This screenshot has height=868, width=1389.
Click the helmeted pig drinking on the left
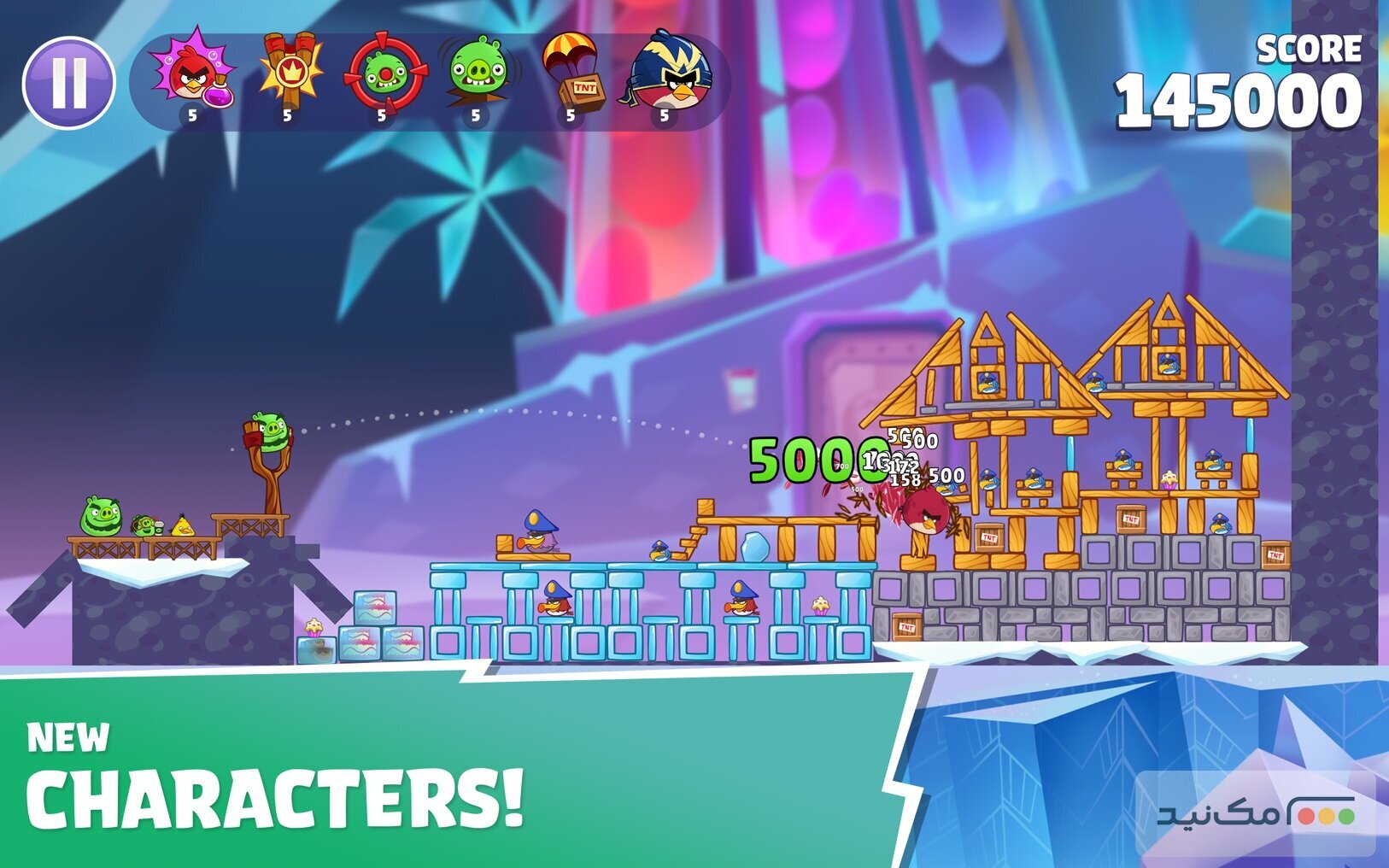click(x=143, y=524)
